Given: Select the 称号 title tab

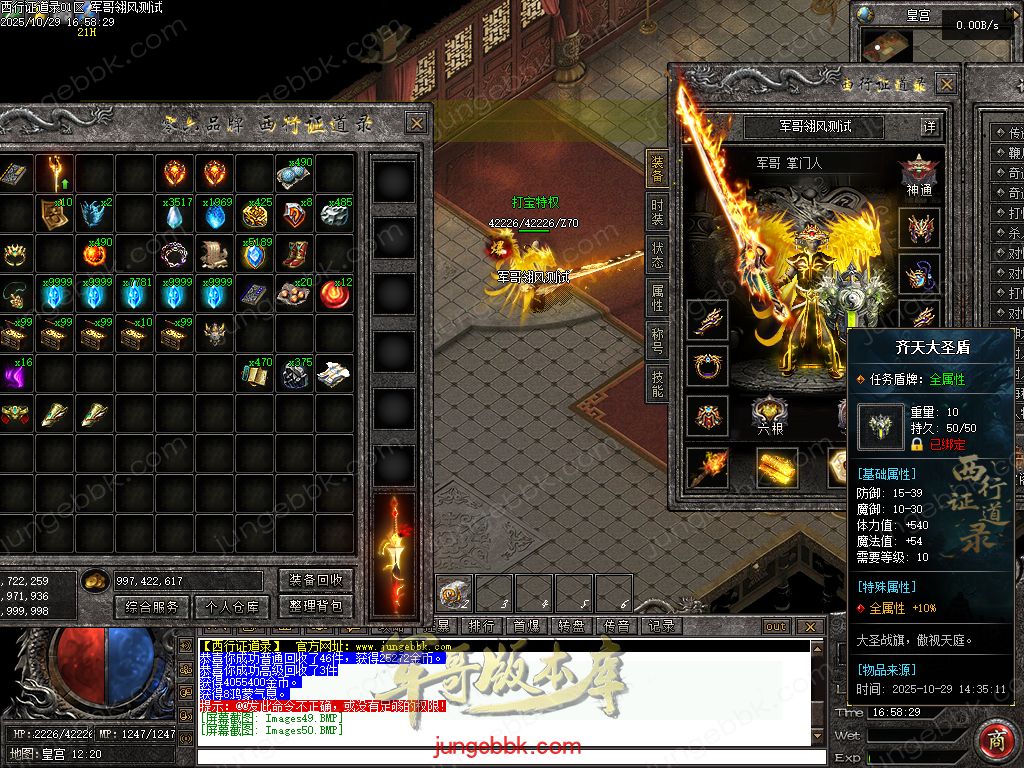Looking at the screenshot, I should [x=657, y=340].
